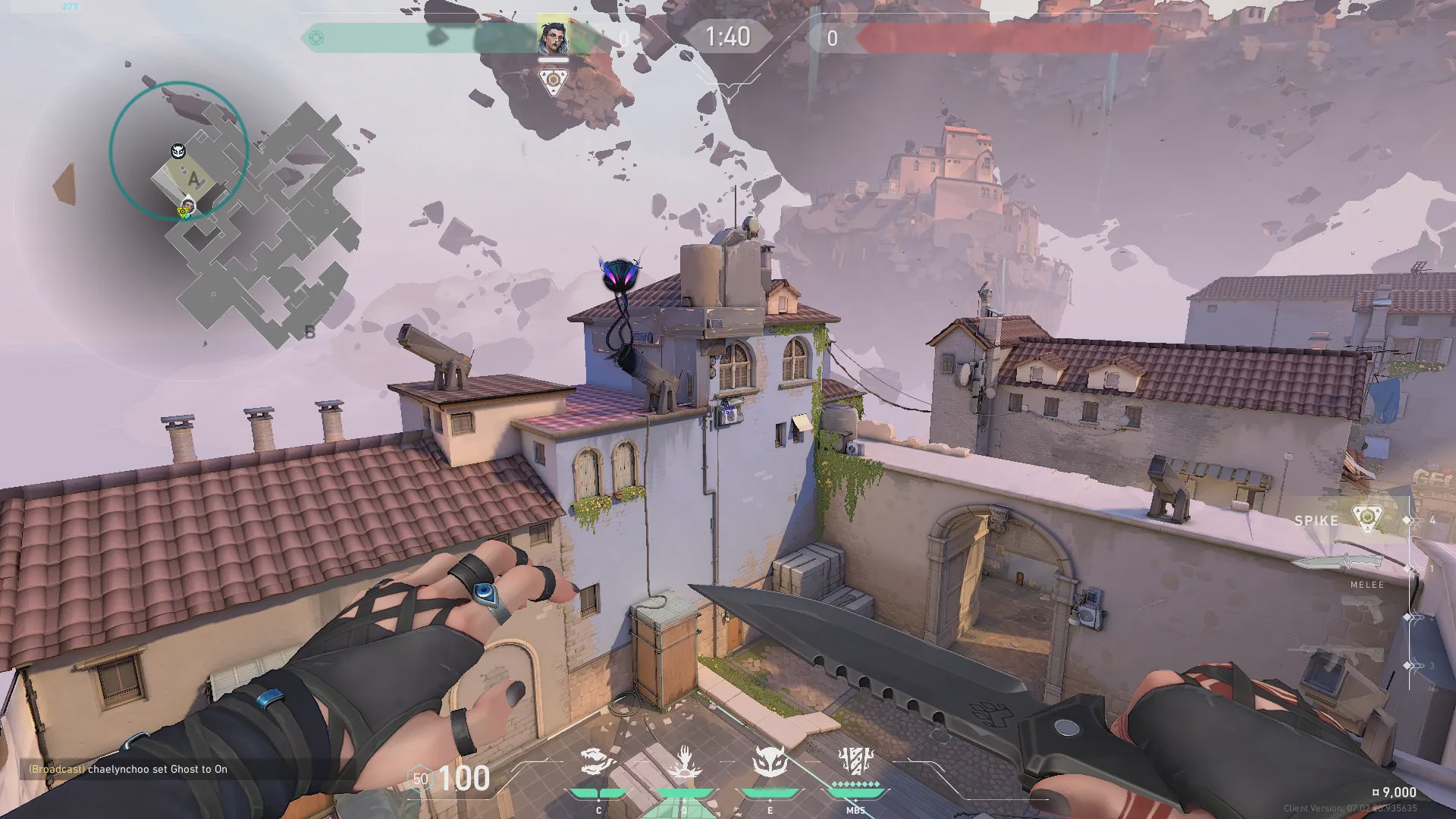Click the Broadcast chat message
The image size is (1456, 819).
coord(128,769)
